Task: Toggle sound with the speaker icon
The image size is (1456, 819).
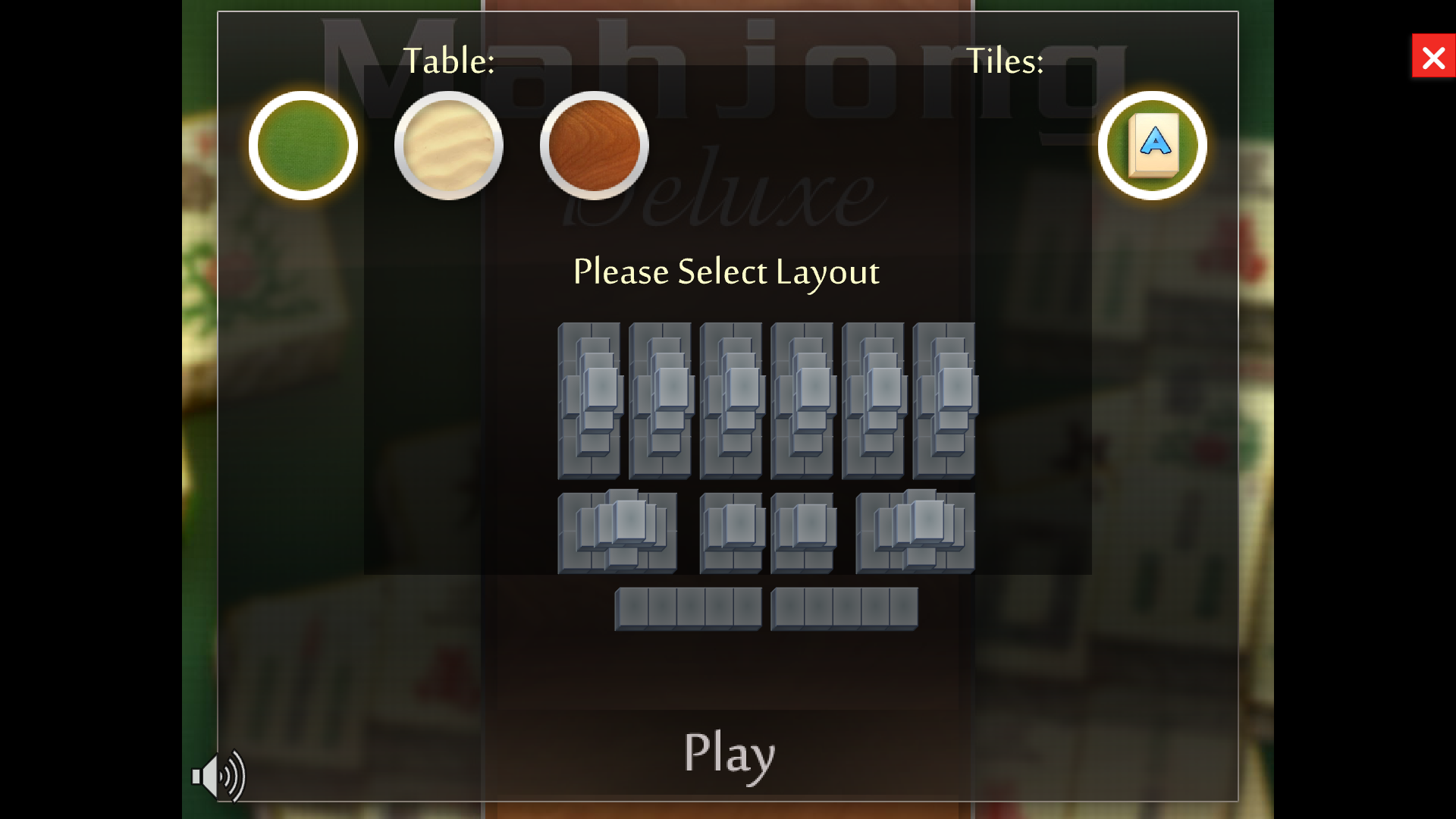Action: [218, 776]
